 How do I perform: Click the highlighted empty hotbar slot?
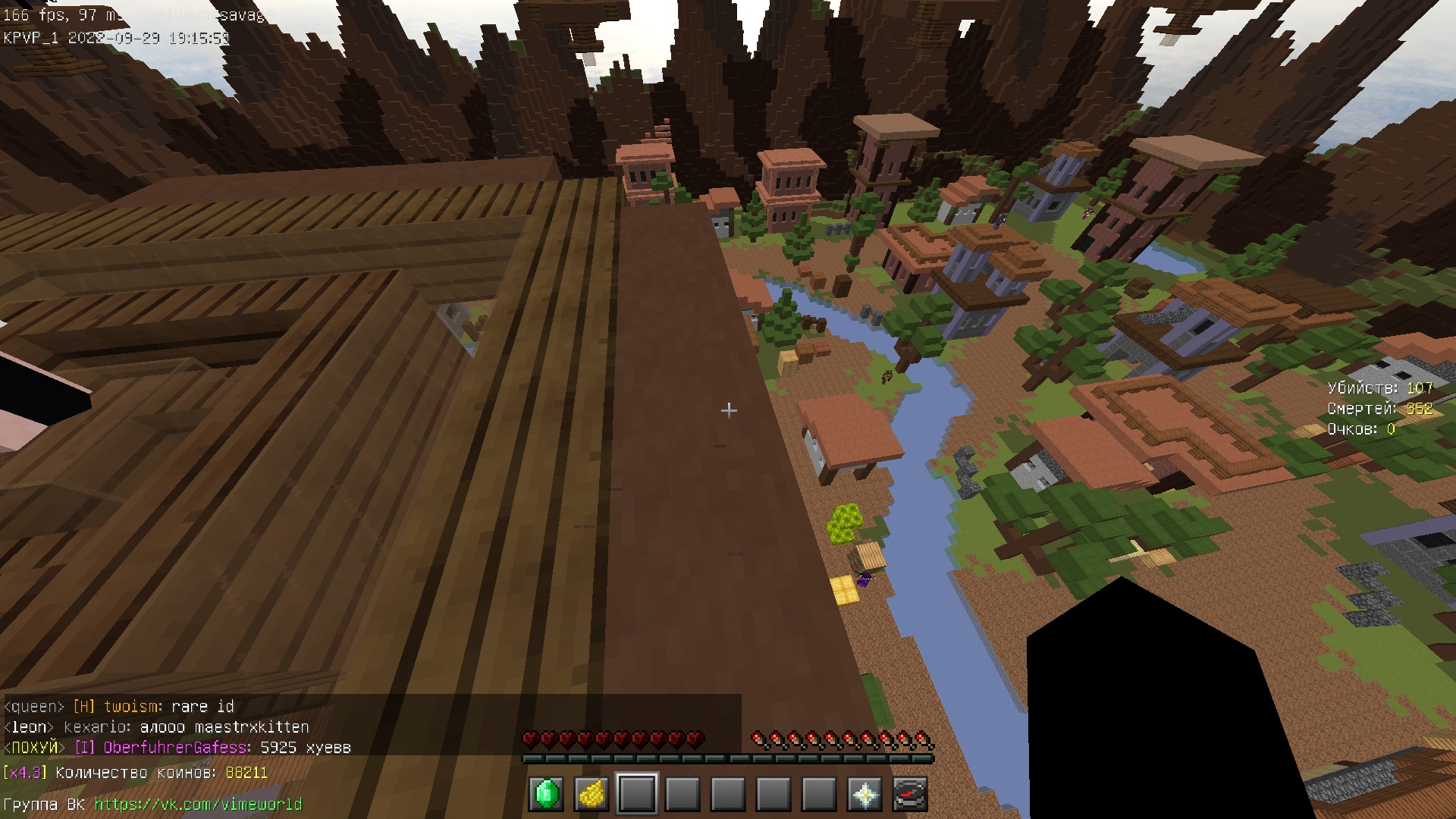coord(637,794)
